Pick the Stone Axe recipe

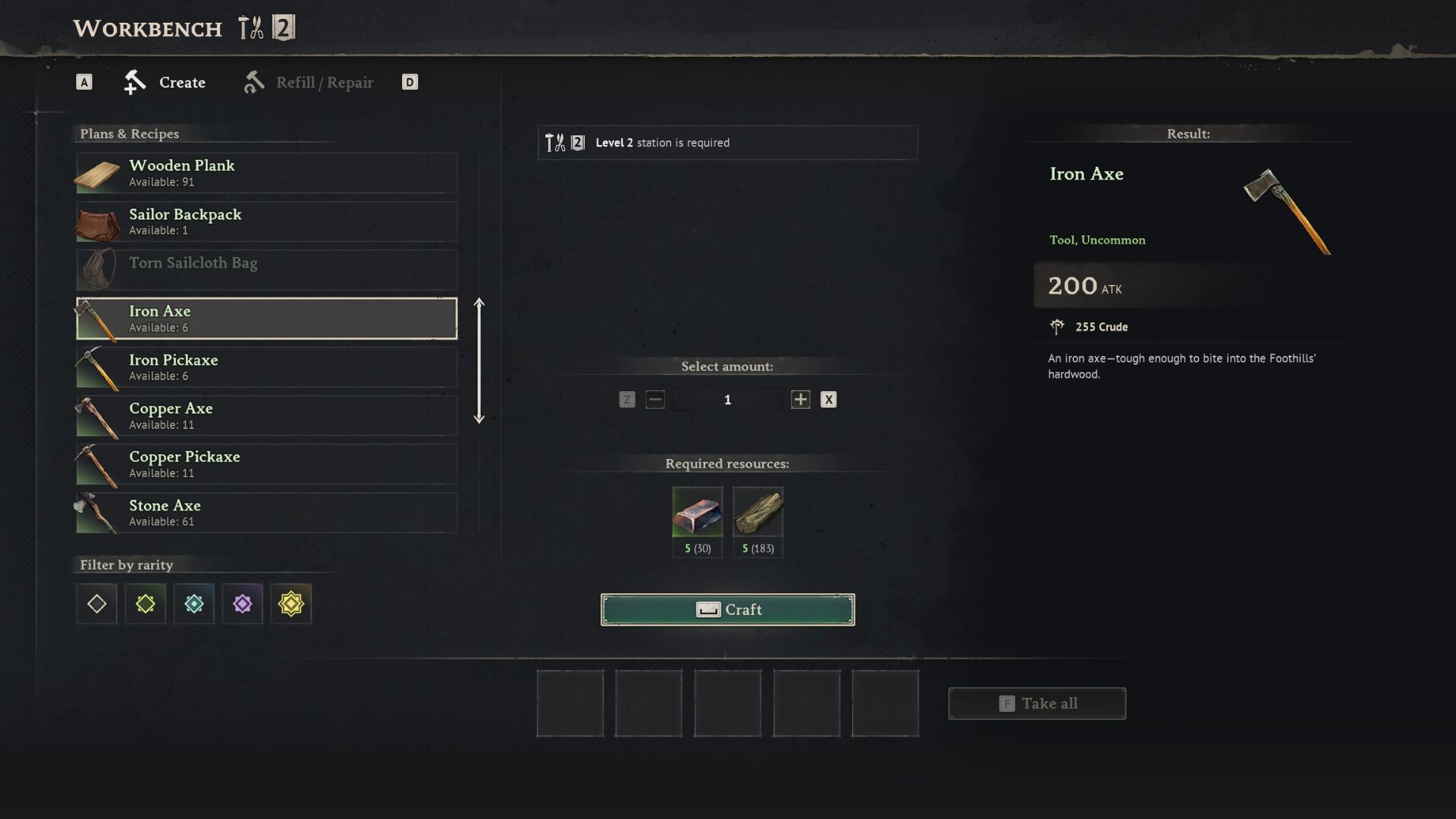[x=266, y=513]
